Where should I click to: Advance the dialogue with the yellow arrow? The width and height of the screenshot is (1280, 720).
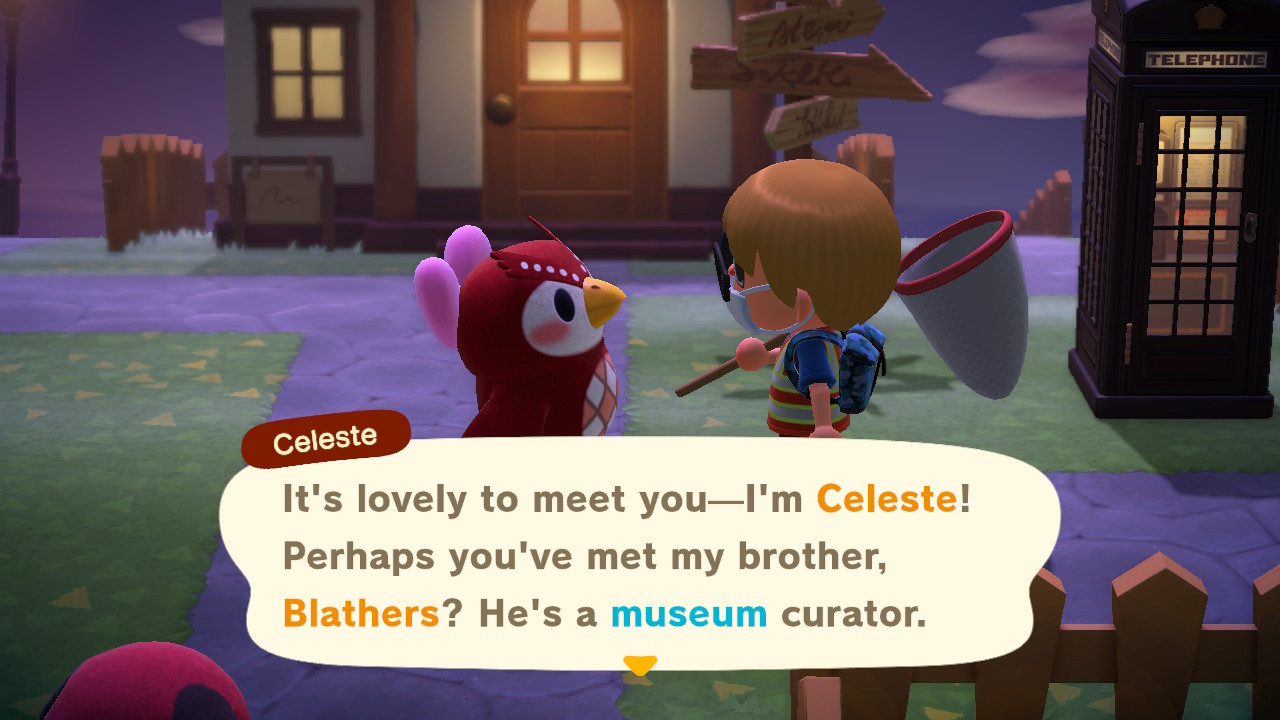click(x=640, y=664)
